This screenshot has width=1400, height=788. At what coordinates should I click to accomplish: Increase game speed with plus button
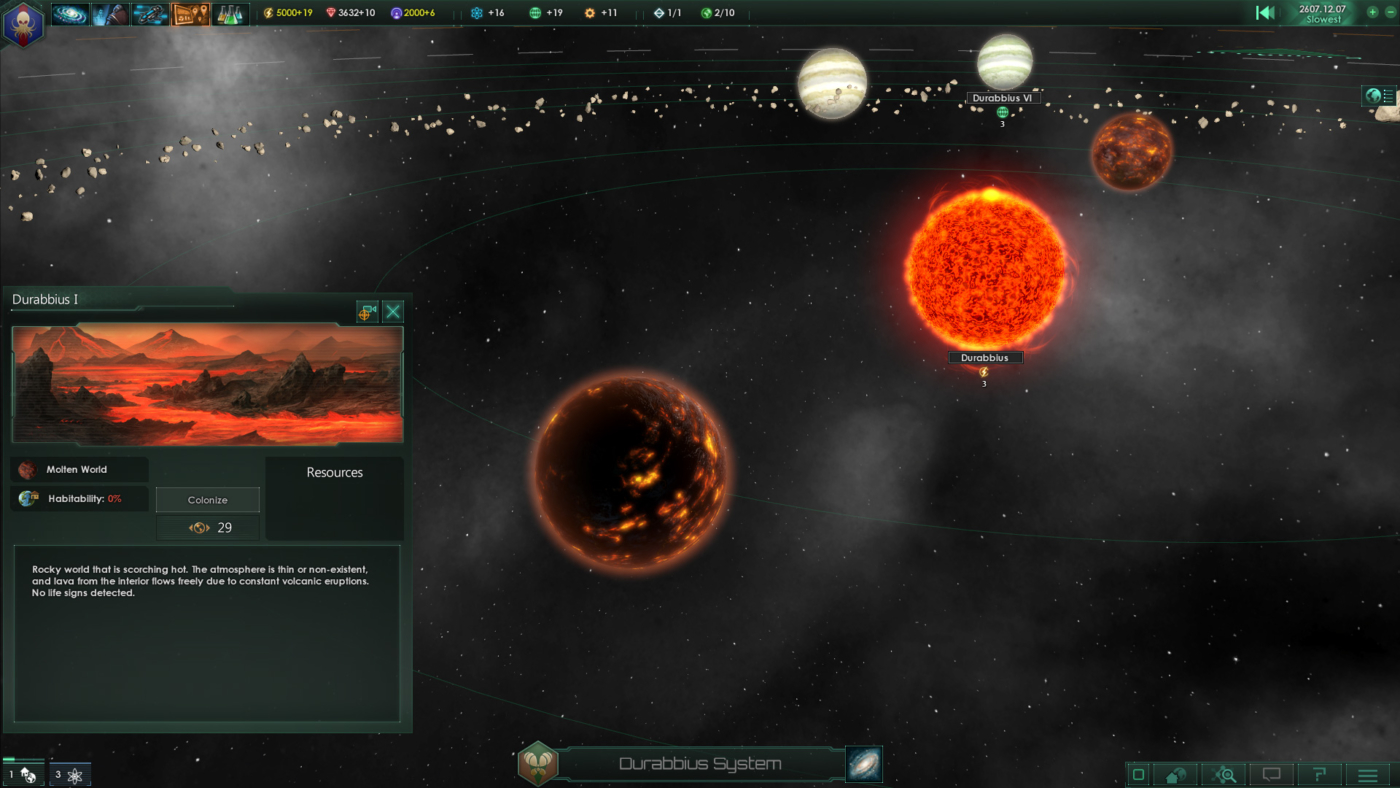(1371, 12)
